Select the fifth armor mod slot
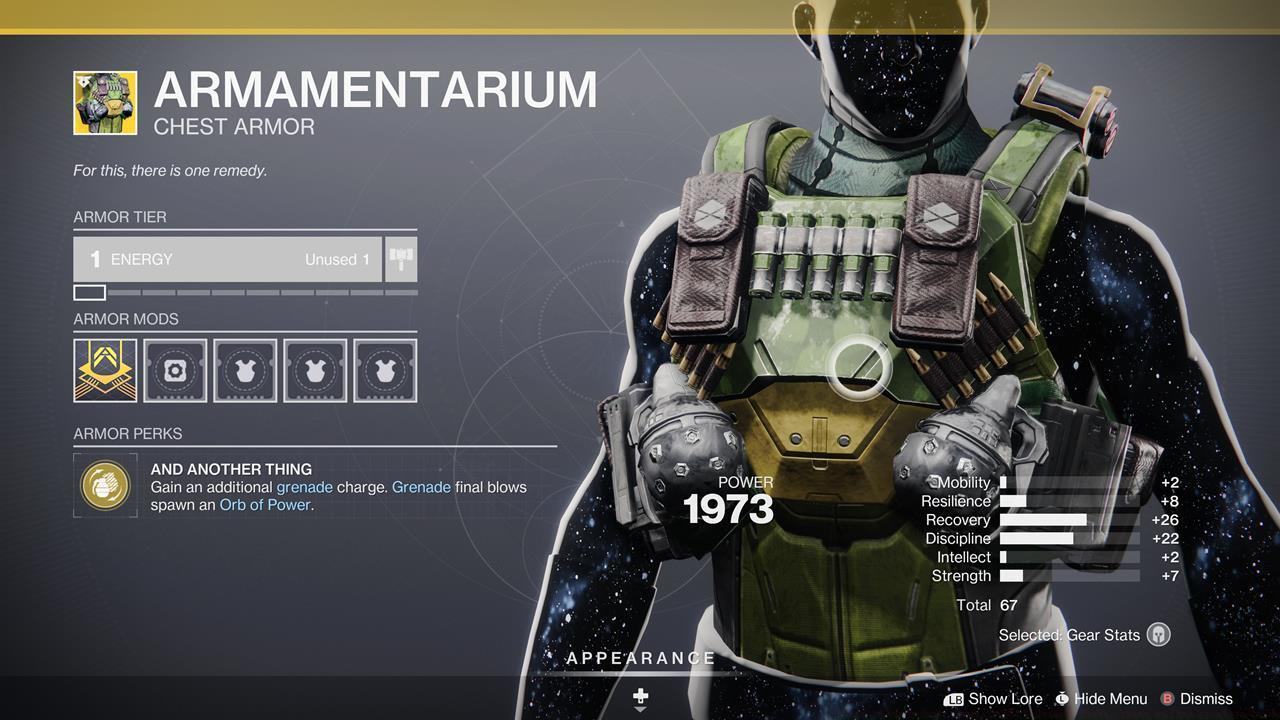The width and height of the screenshot is (1280, 720). click(385, 370)
